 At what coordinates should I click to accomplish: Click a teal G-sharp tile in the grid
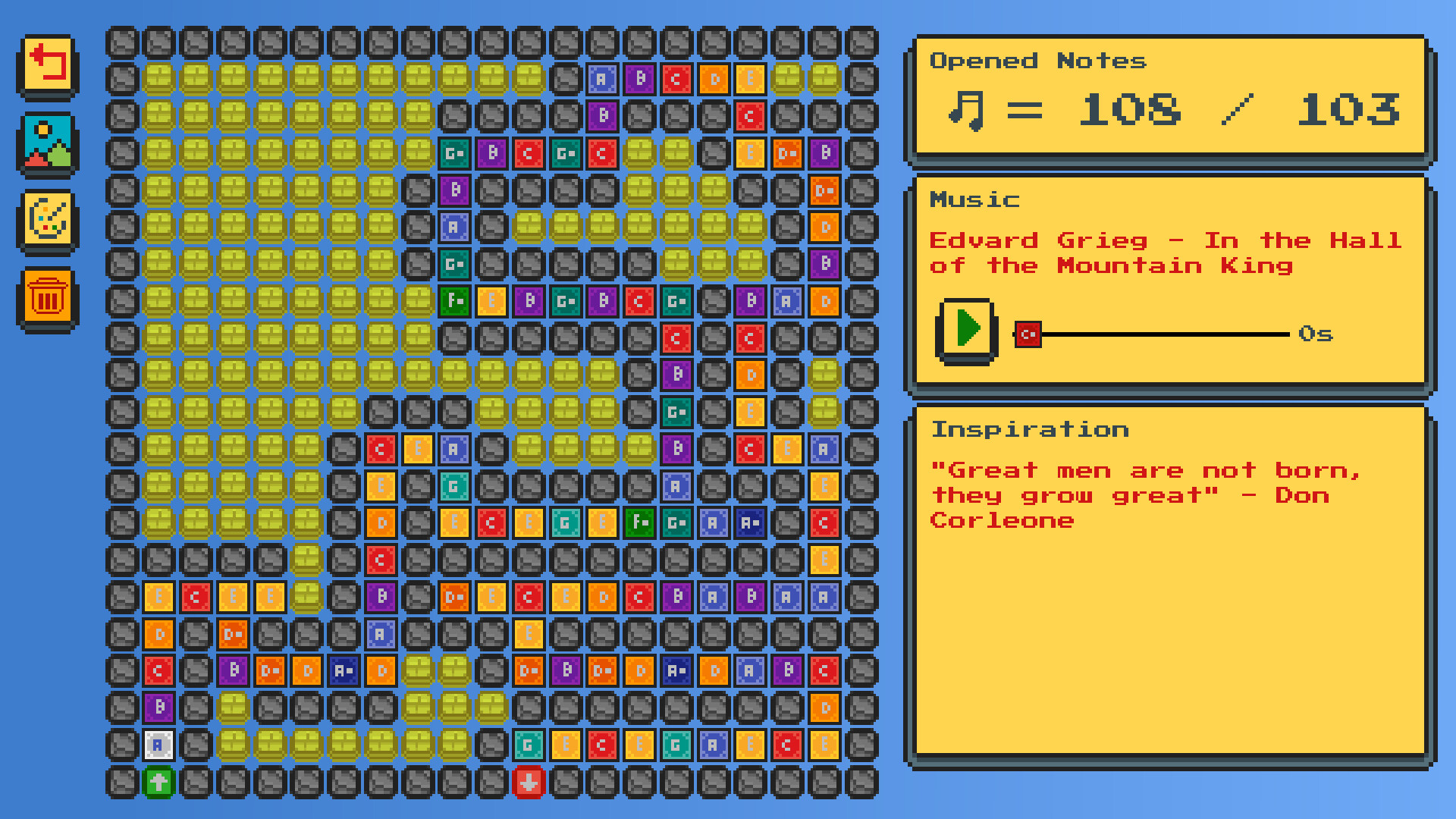pyautogui.click(x=453, y=153)
